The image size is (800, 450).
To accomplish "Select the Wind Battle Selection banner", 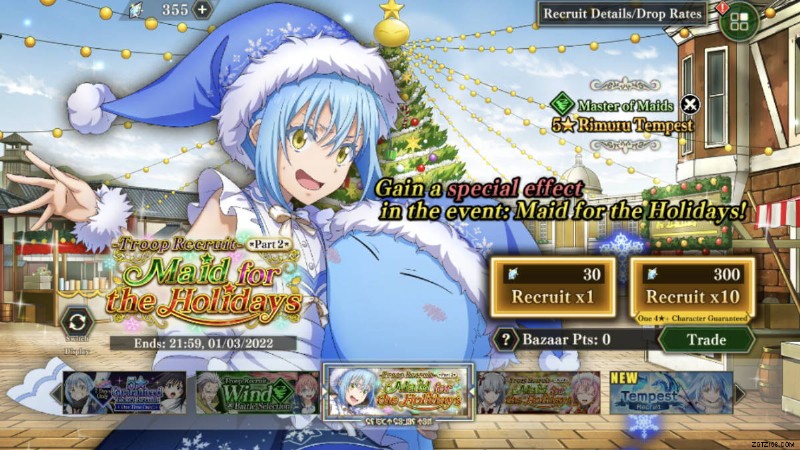I will (258, 392).
